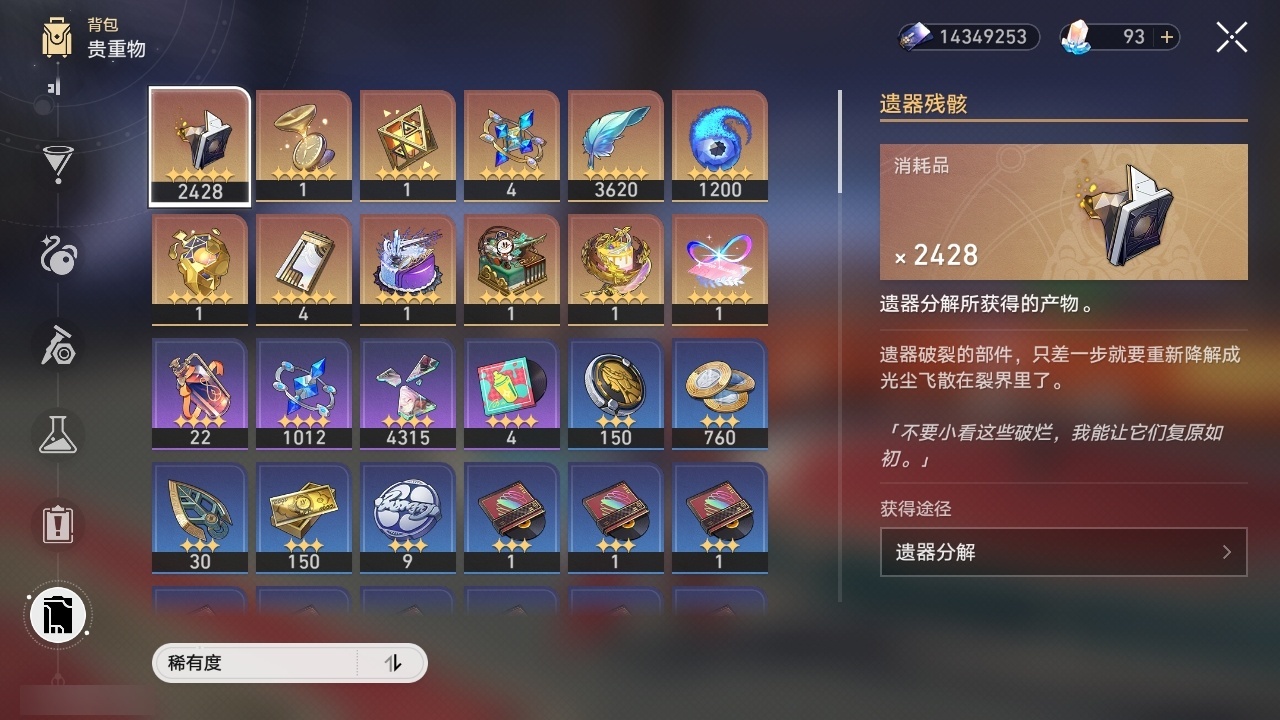The width and height of the screenshot is (1280, 720).
Task: Click the stellar jade crystal icon
Action: (x=1075, y=36)
